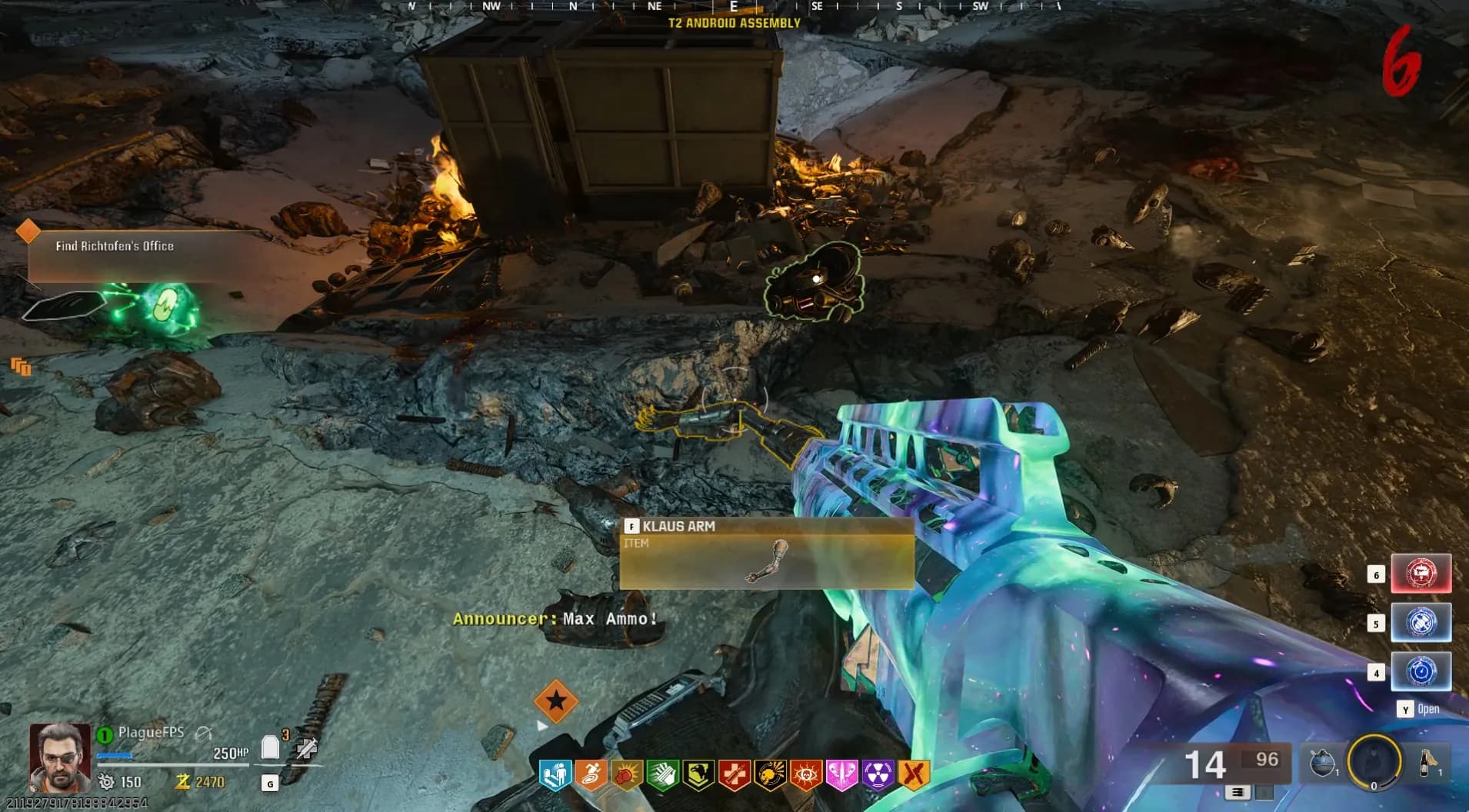Select the orange crossed-guns perk icon

coord(913,775)
